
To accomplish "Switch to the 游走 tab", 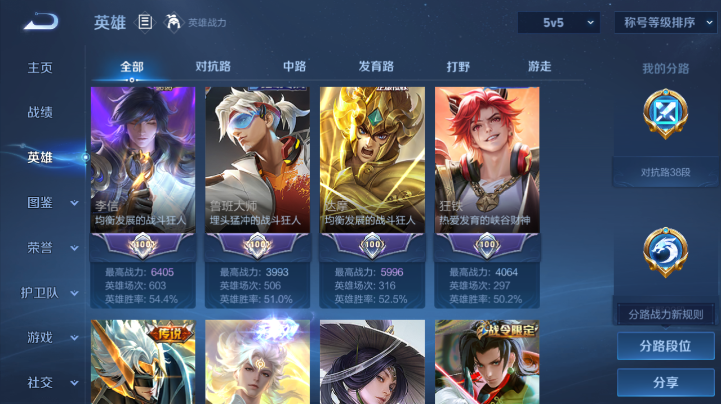I will click(539, 67).
